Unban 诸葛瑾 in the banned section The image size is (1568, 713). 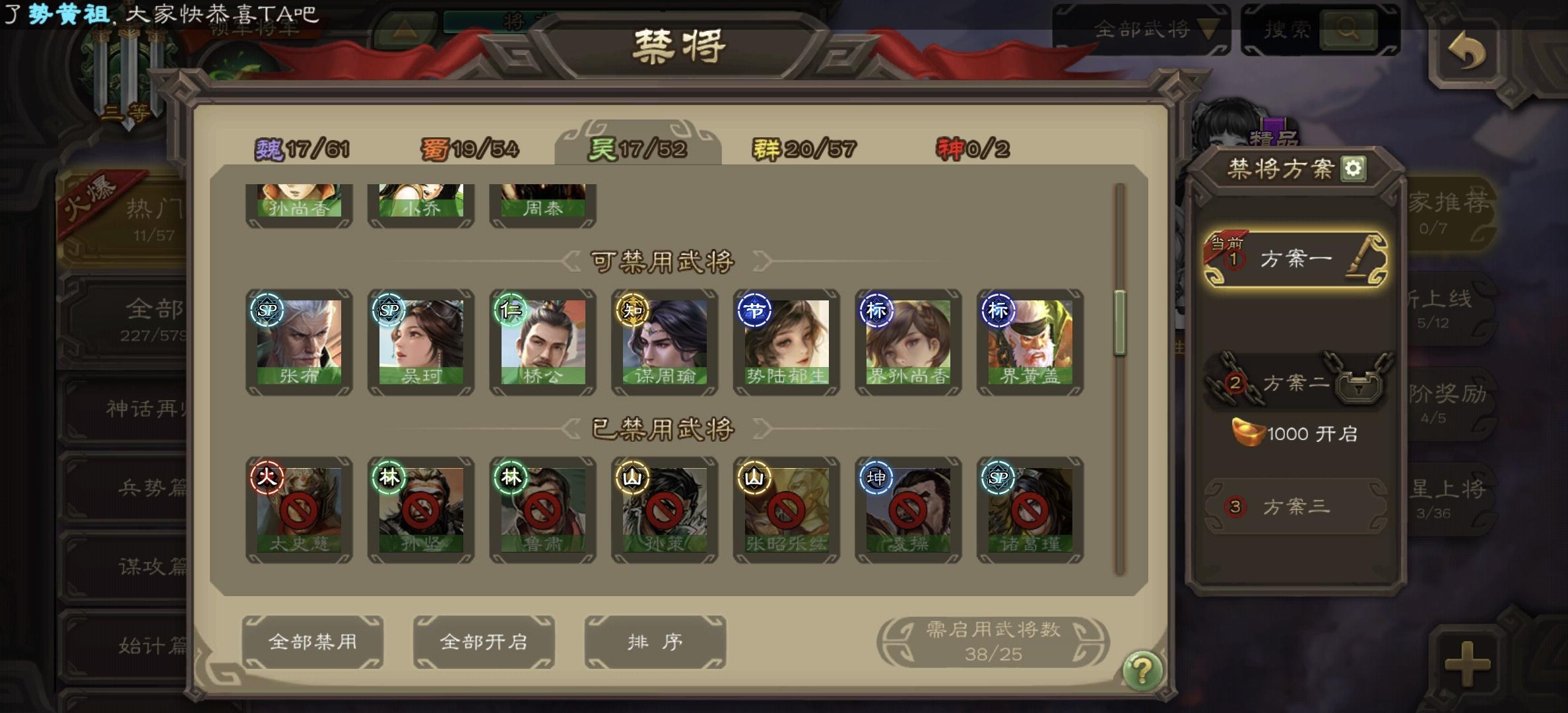(x=1029, y=510)
